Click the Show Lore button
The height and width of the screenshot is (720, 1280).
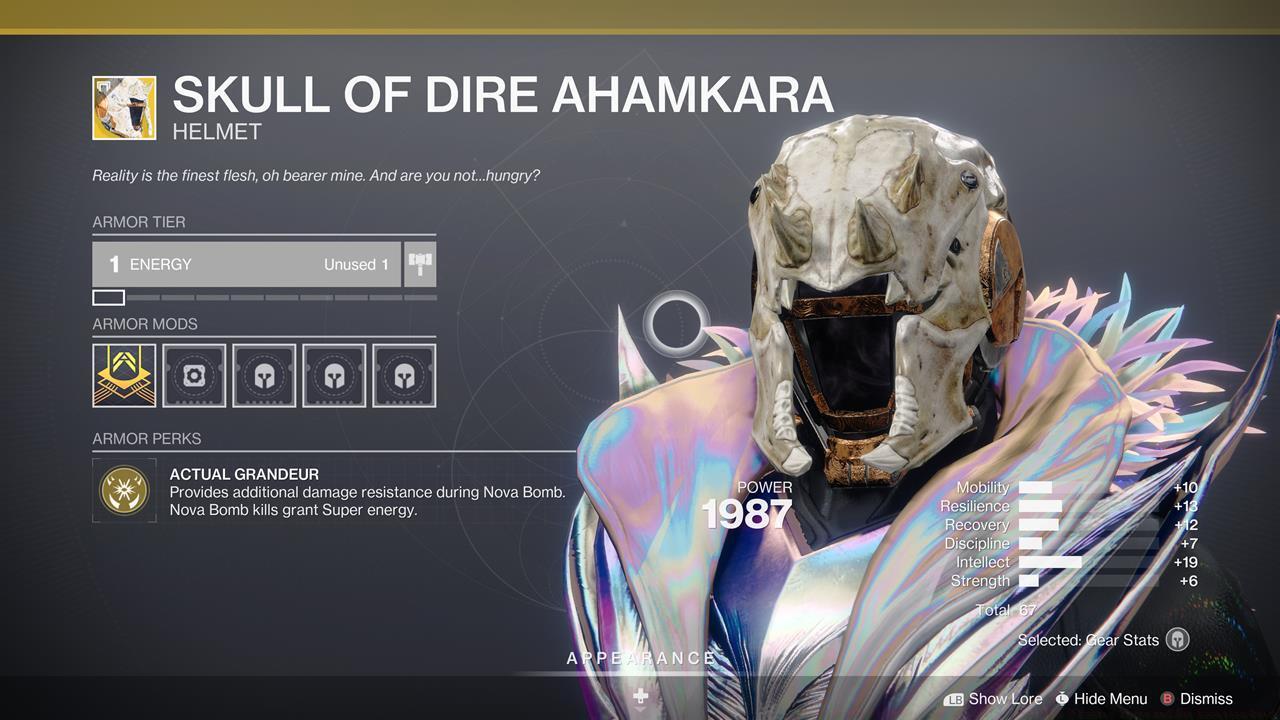pos(1004,699)
